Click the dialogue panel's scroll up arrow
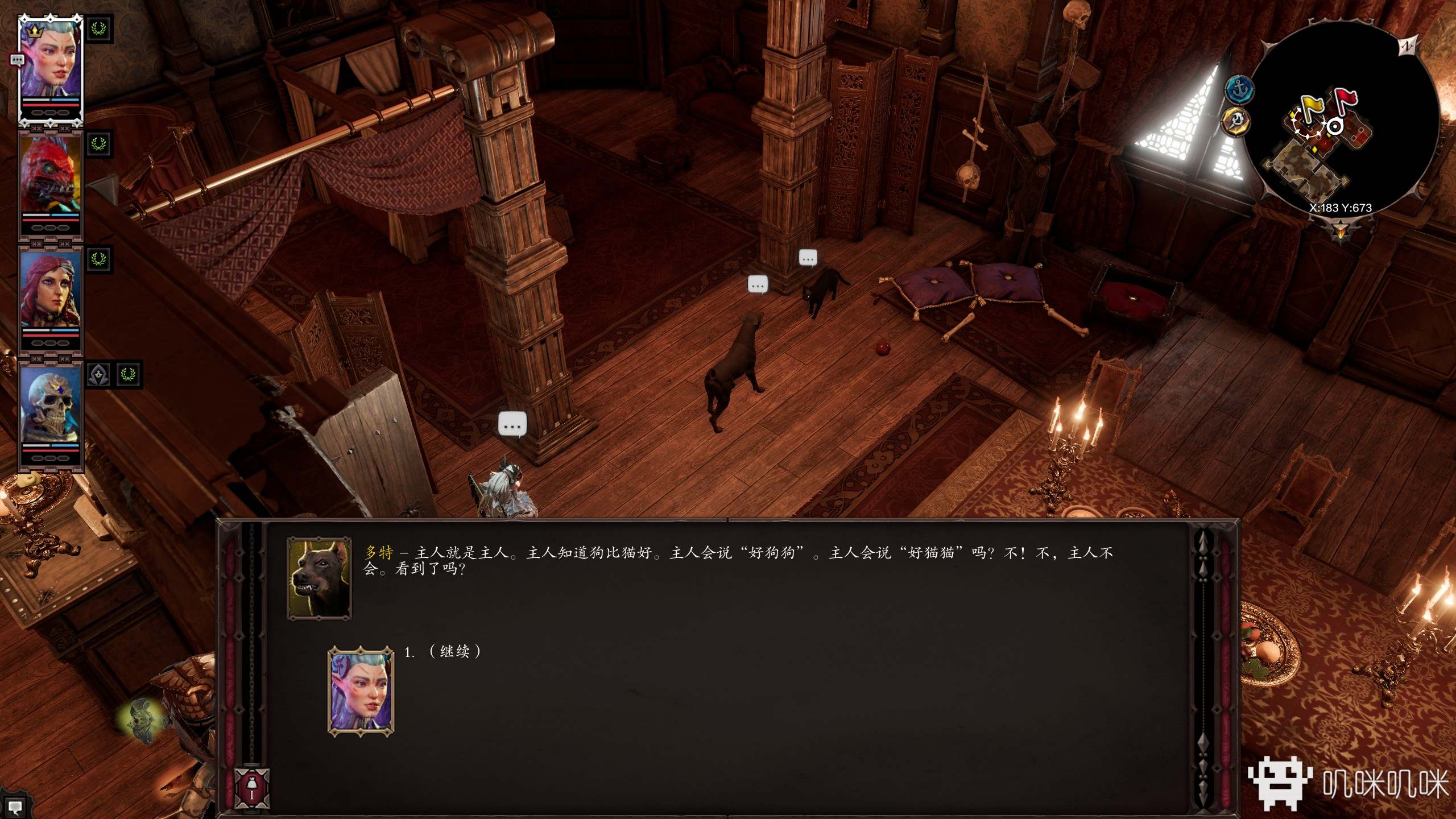This screenshot has width=1456, height=819. point(1202,539)
